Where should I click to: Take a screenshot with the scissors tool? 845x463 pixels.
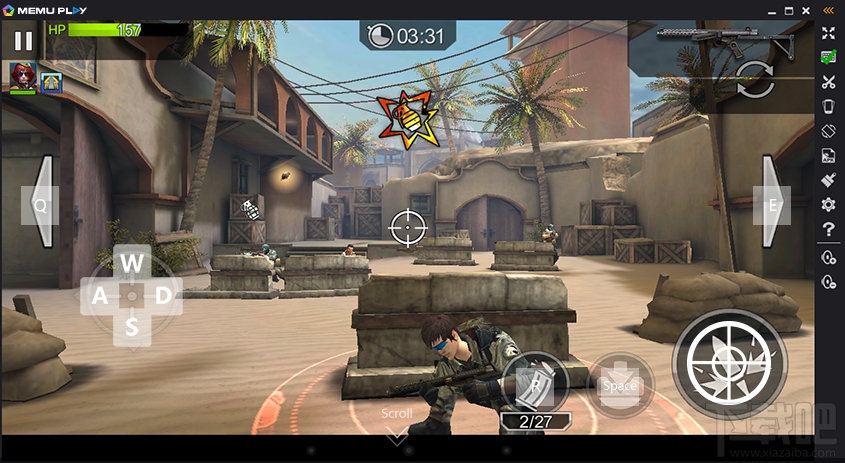828,82
